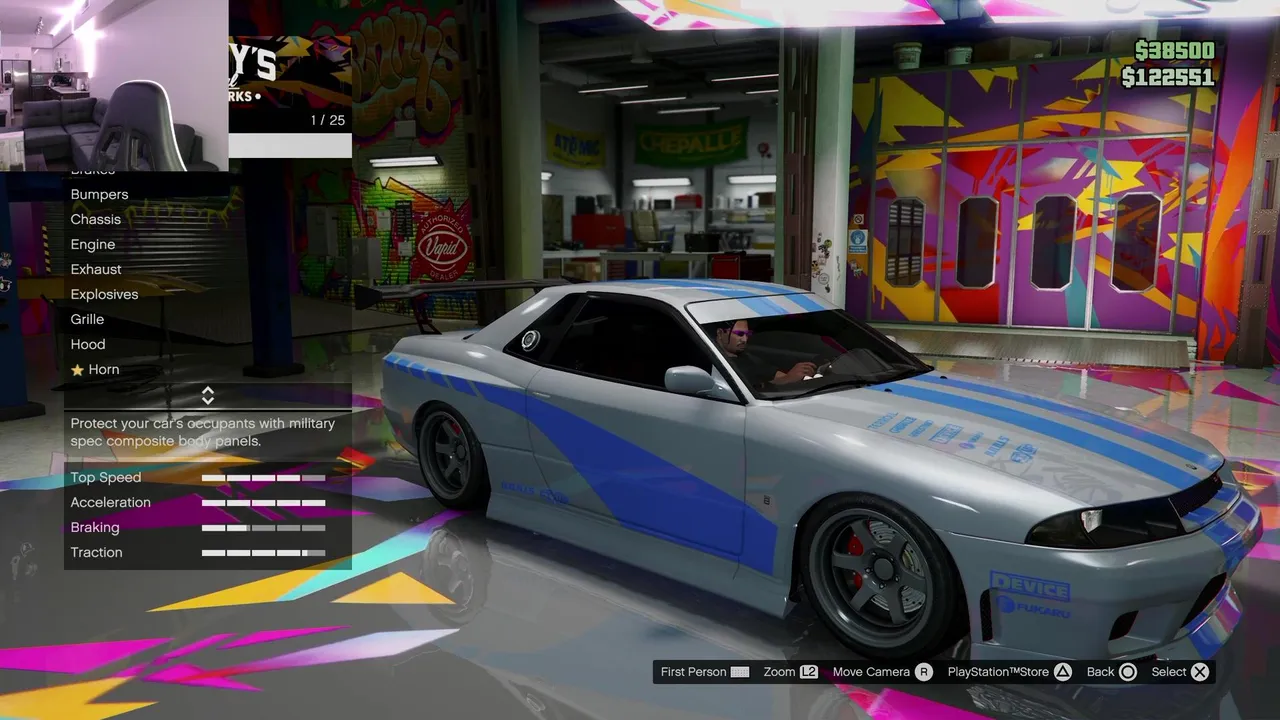Select the Bumpers menu entry
1280x720 pixels.
100,194
